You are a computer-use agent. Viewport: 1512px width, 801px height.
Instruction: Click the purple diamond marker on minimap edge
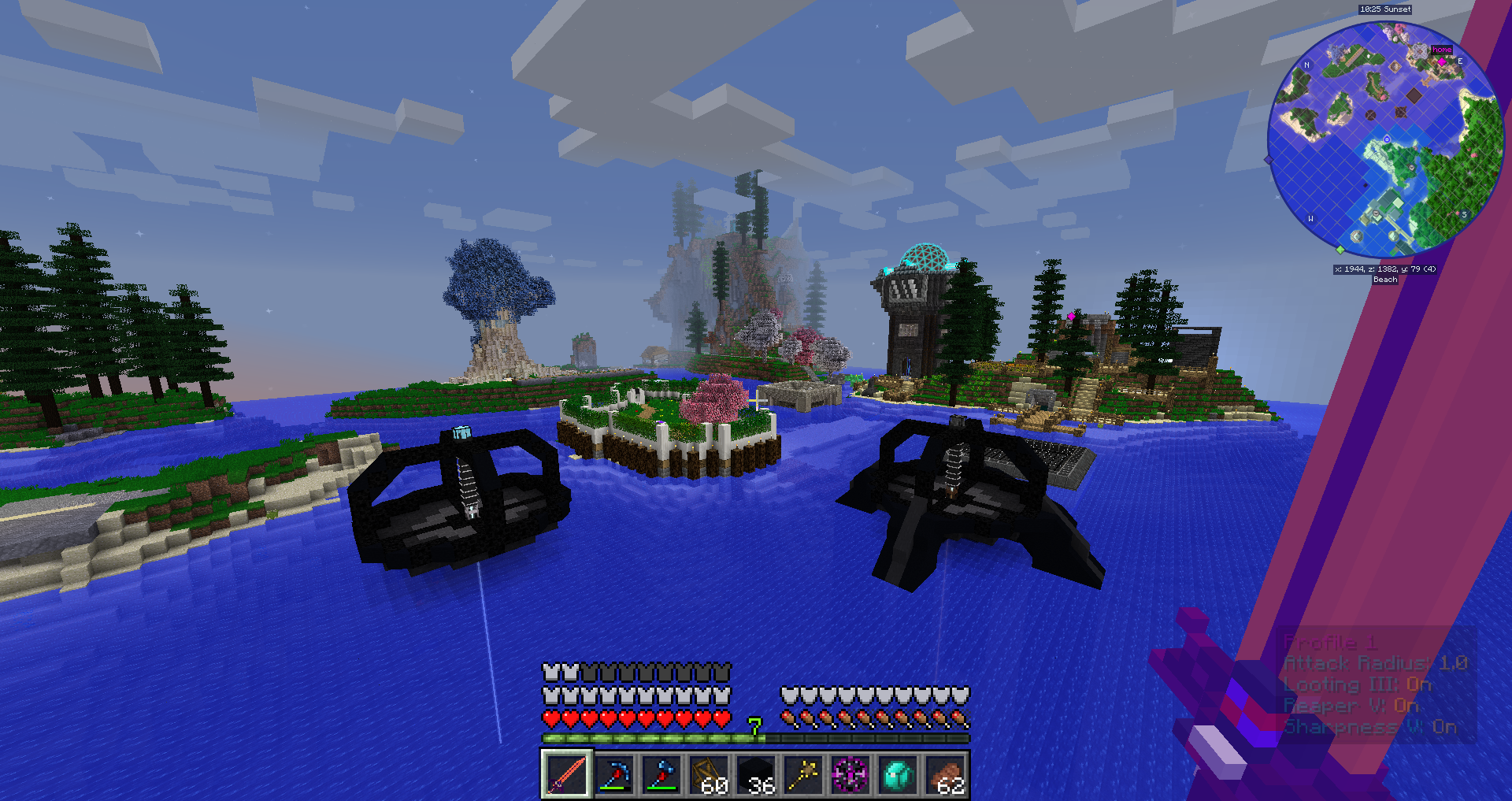(x=1268, y=160)
